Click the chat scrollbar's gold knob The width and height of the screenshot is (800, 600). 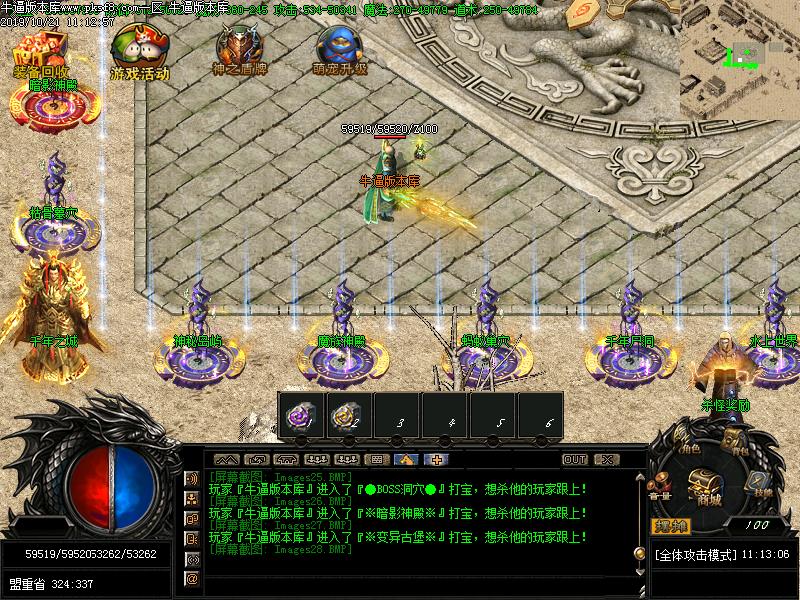tap(639, 553)
